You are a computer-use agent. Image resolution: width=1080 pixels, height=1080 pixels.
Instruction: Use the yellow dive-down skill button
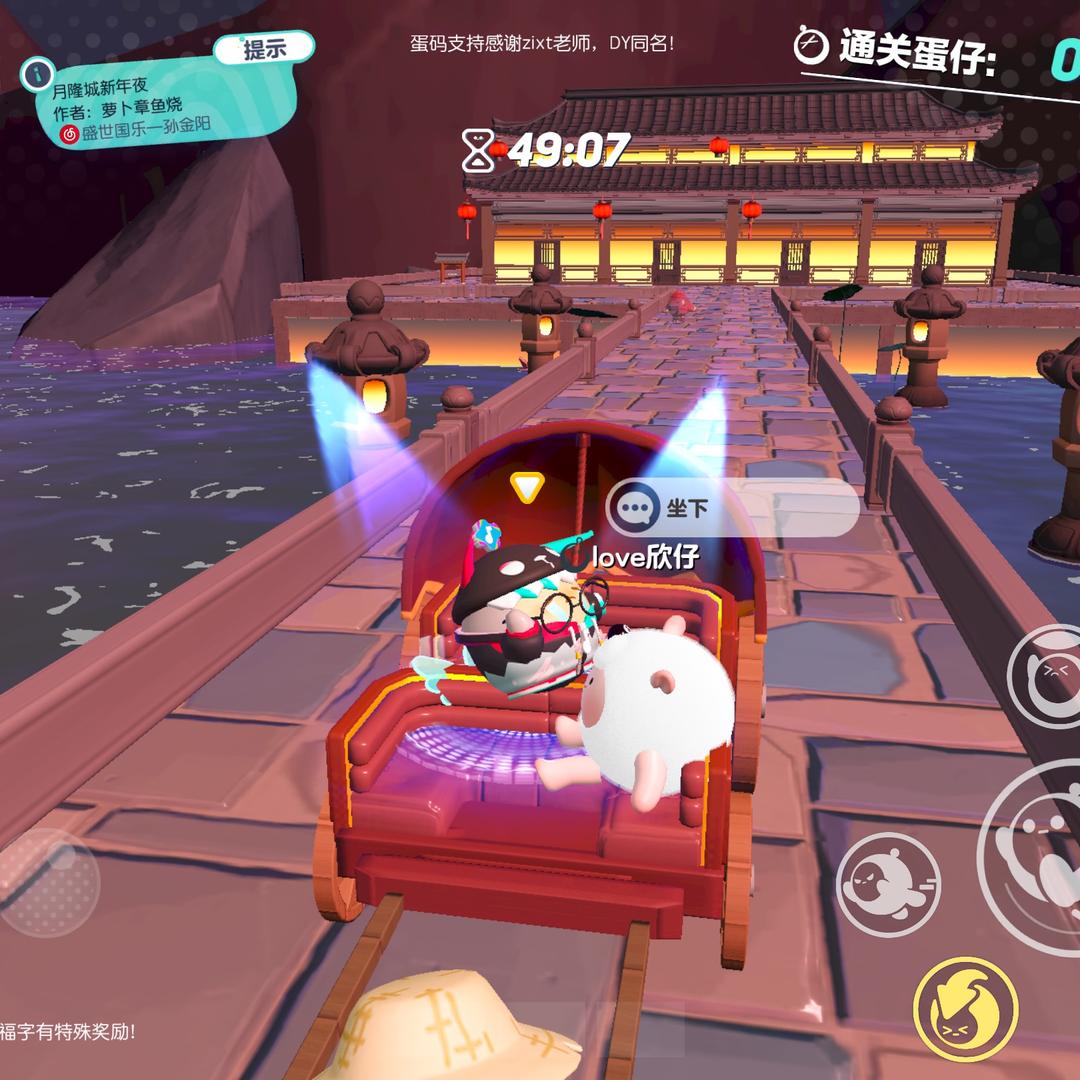pos(965,1009)
